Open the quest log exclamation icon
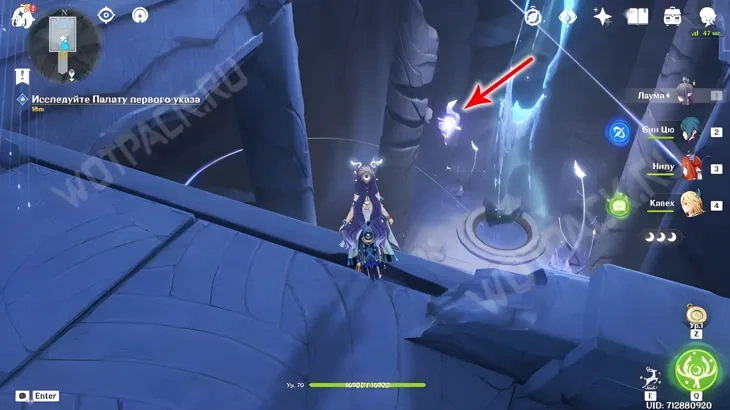 [22, 75]
